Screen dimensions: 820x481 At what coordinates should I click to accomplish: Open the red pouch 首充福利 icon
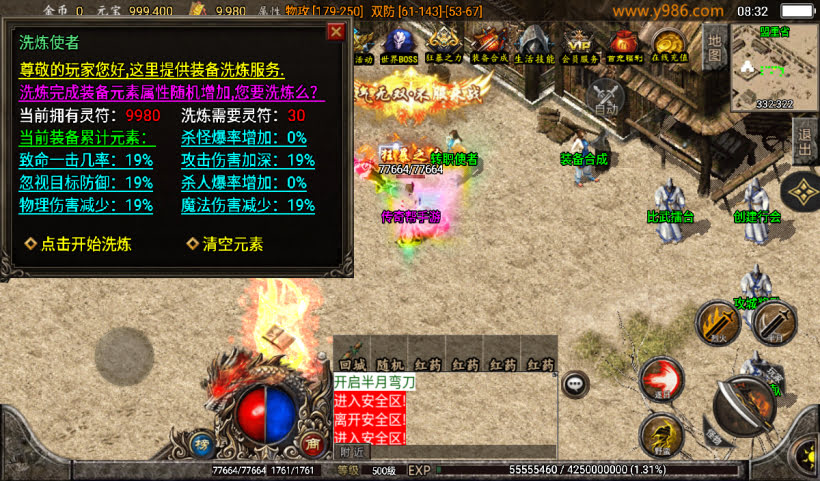625,45
